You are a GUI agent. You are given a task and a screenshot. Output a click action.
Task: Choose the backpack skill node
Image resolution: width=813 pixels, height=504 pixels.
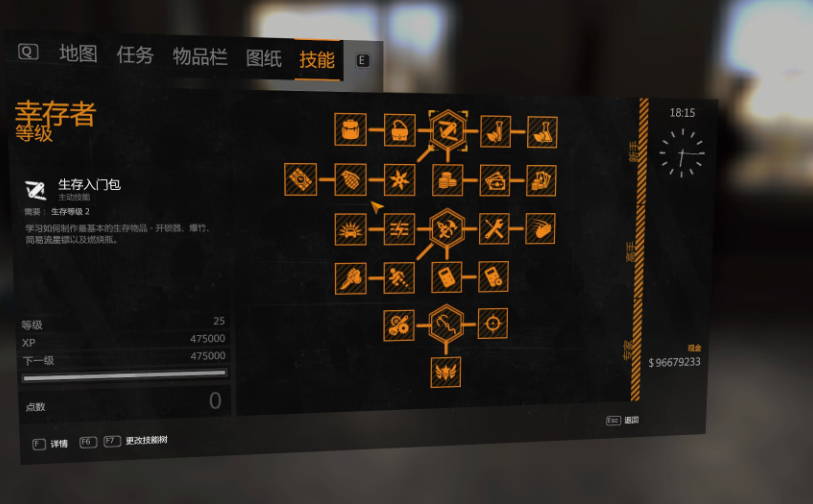pos(349,128)
